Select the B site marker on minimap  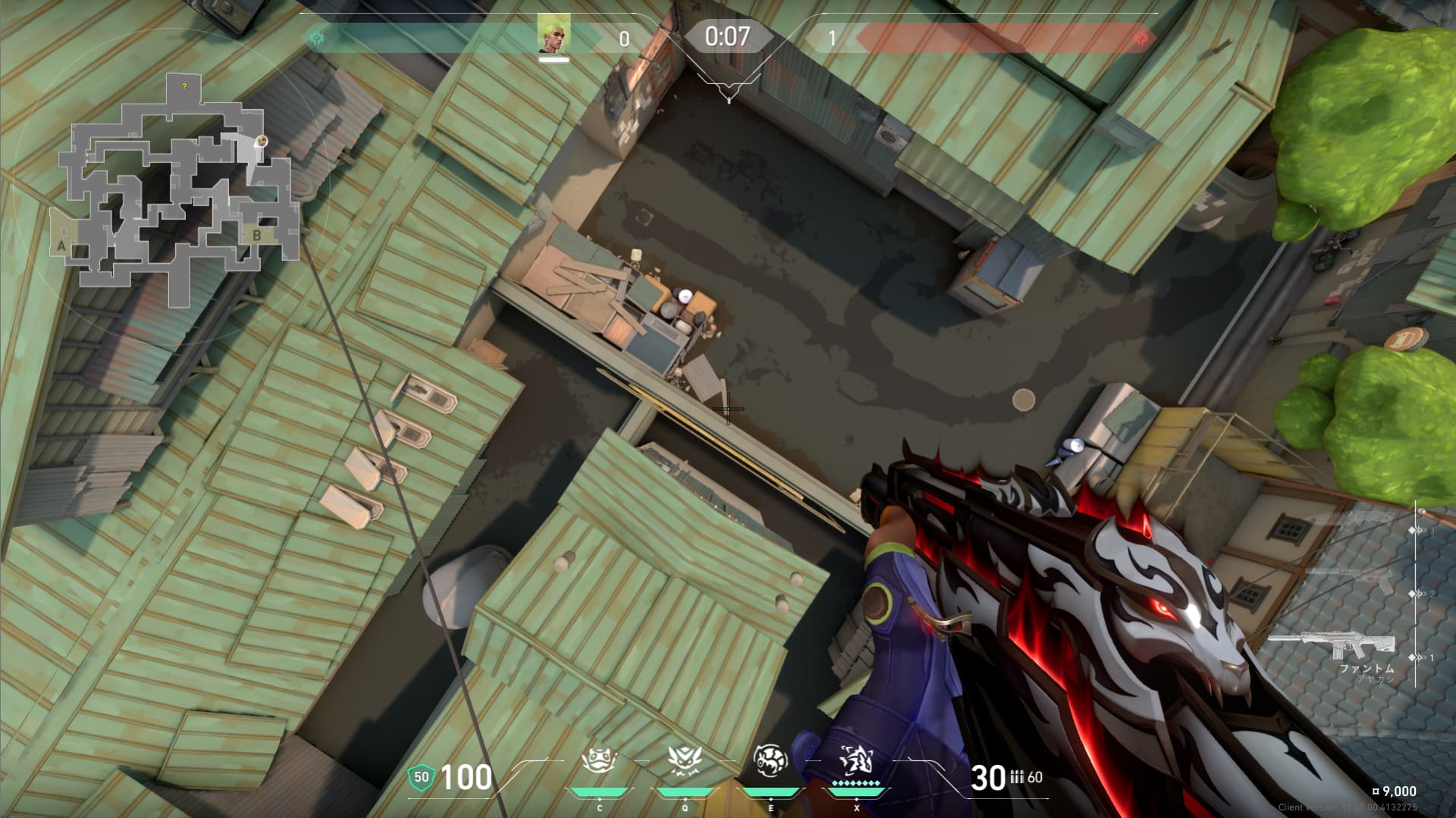[x=256, y=235]
